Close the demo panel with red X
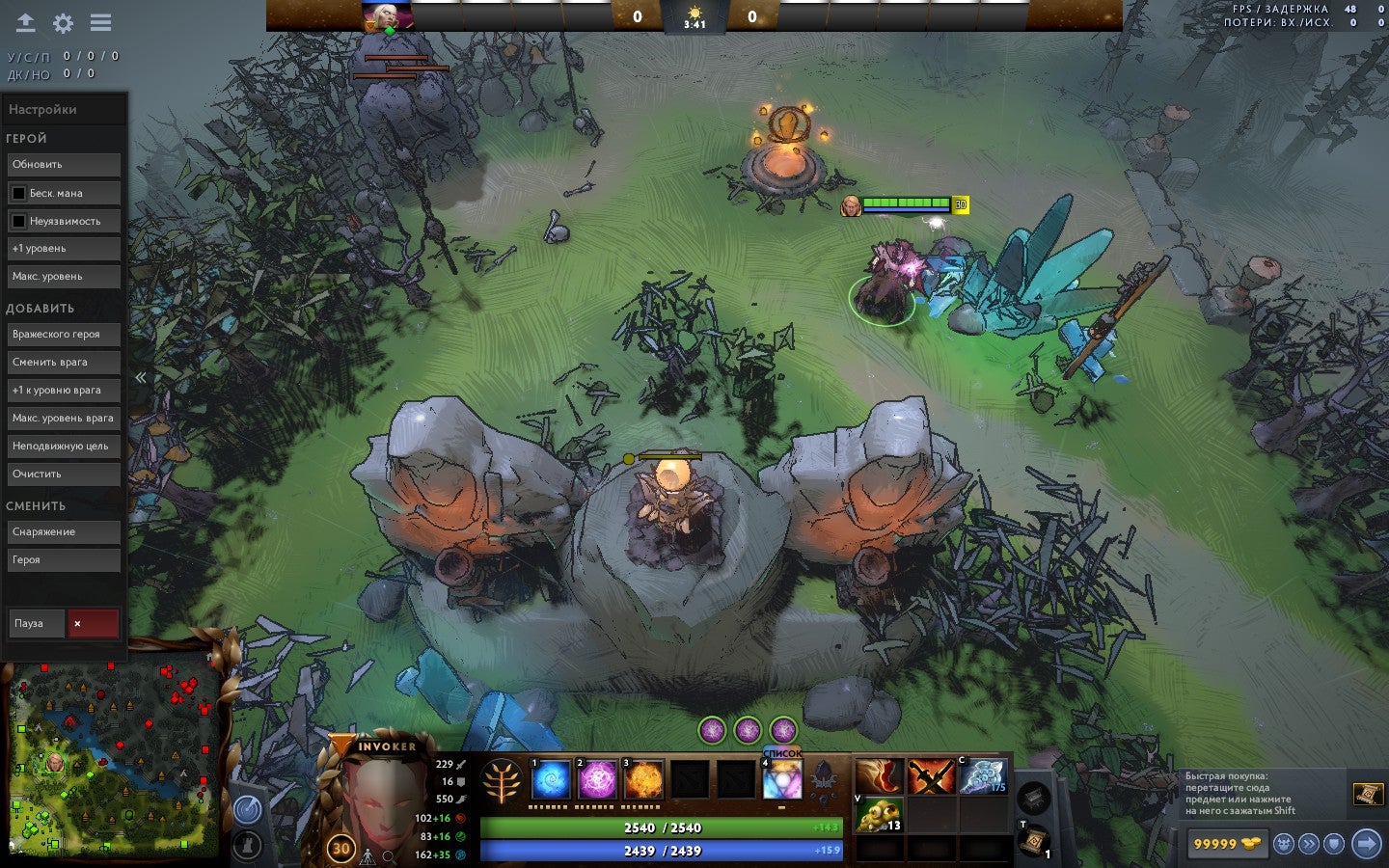The width and height of the screenshot is (1389, 868). pos(92,624)
